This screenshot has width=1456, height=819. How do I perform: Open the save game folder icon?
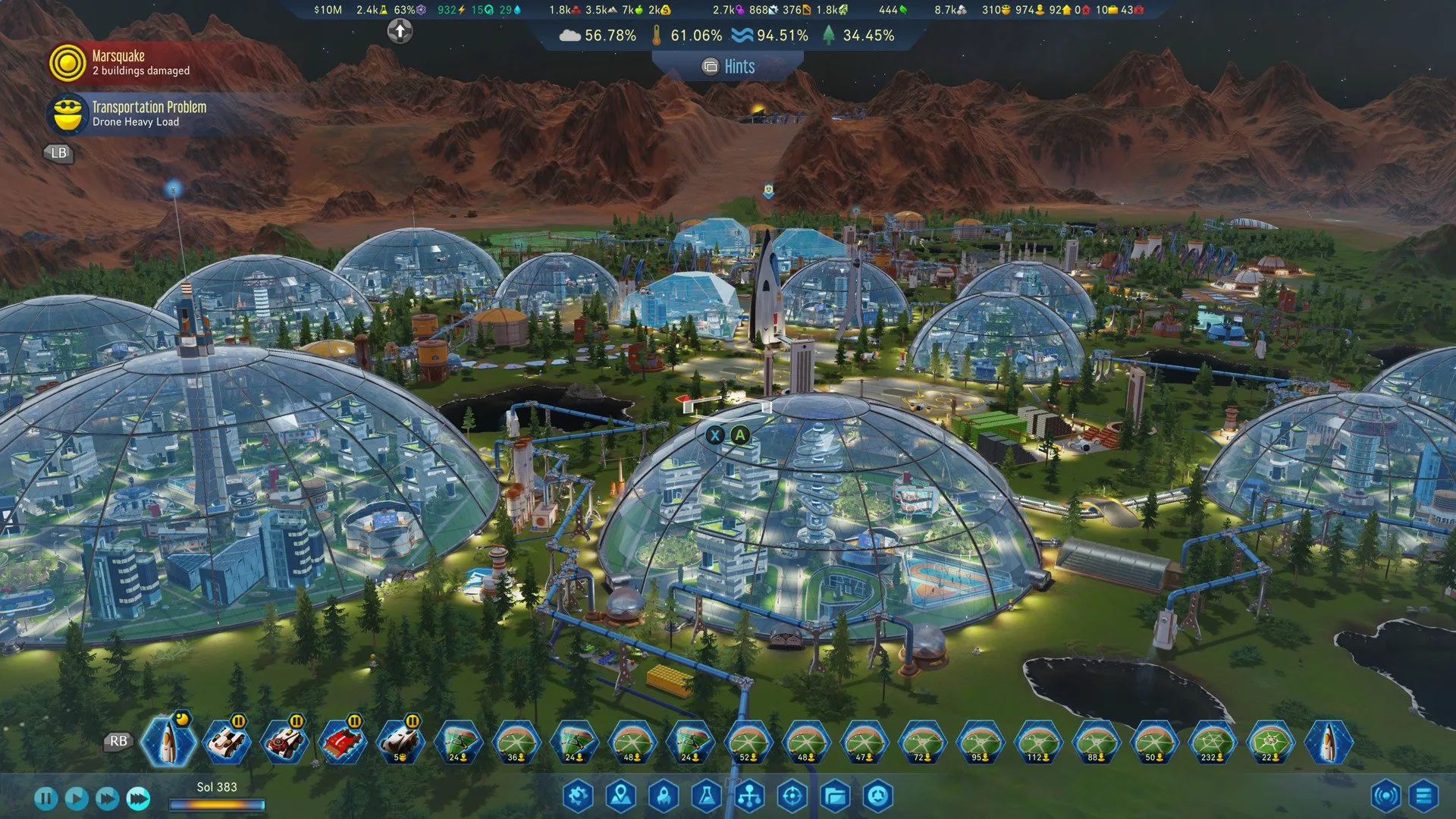tap(835, 795)
